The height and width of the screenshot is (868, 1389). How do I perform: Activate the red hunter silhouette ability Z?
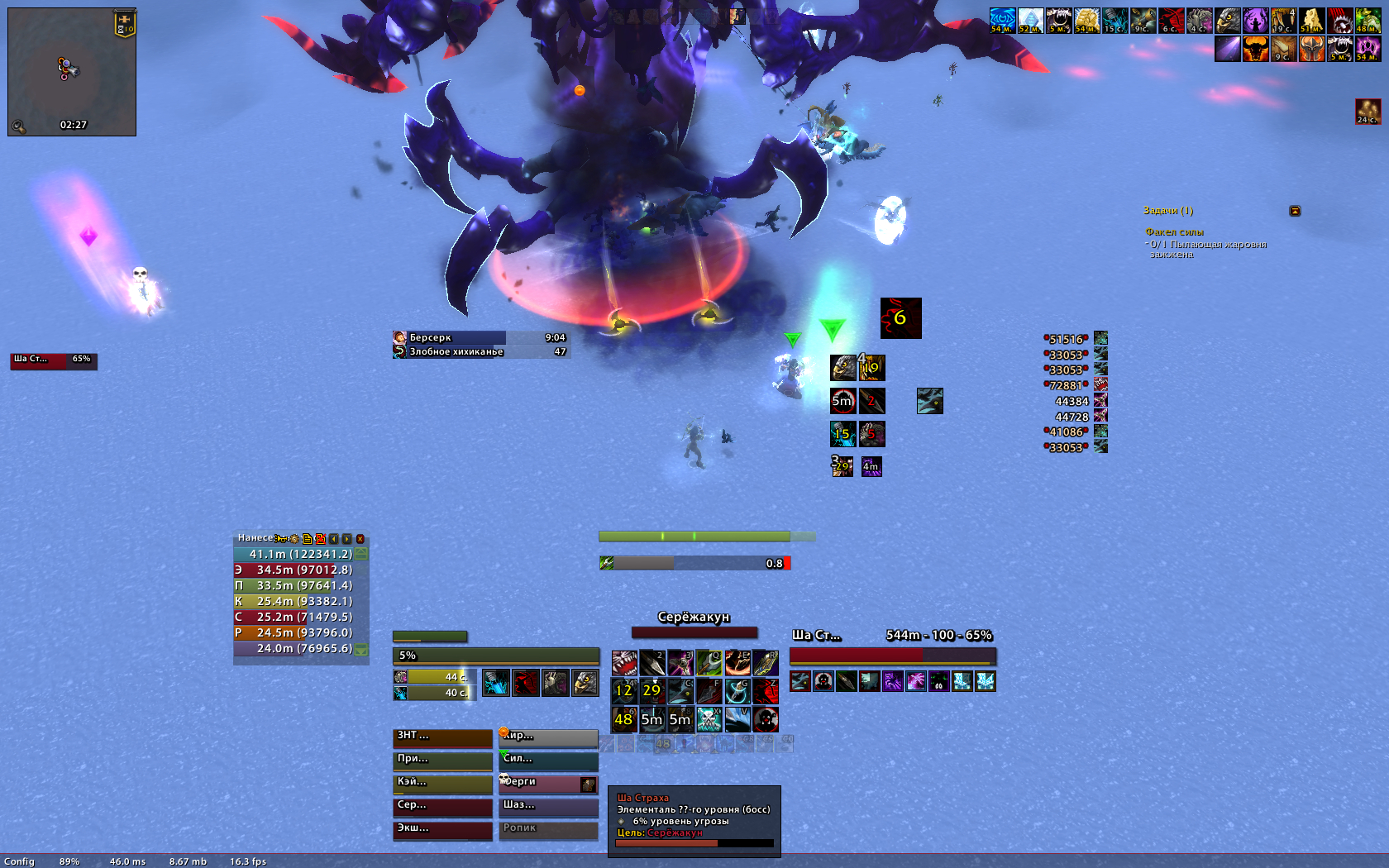[x=766, y=691]
